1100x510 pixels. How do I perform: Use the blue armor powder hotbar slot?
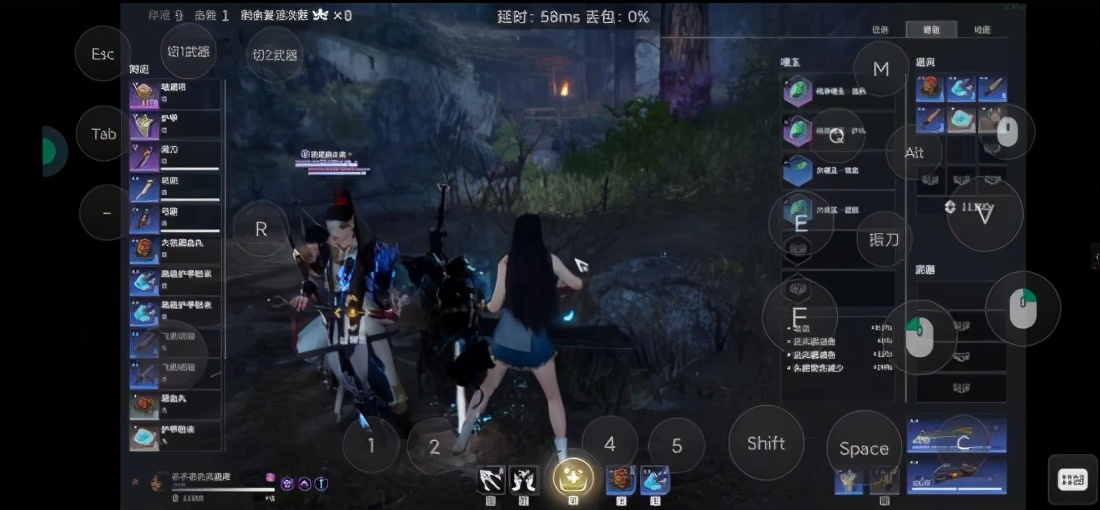pyautogui.click(x=655, y=479)
